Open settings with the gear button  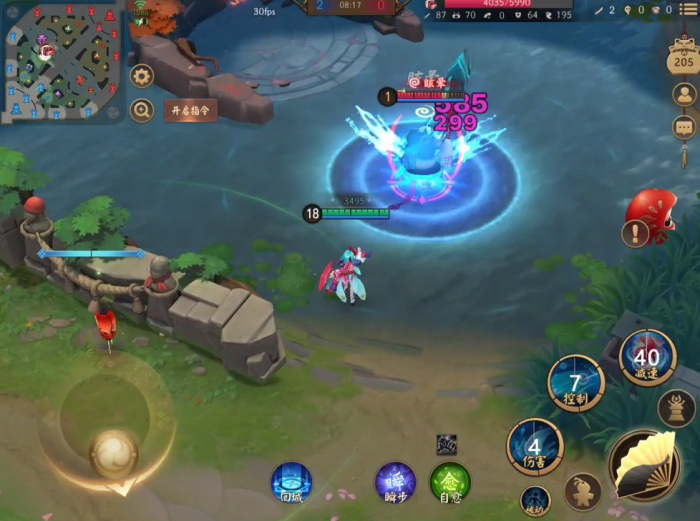coord(142,76)
